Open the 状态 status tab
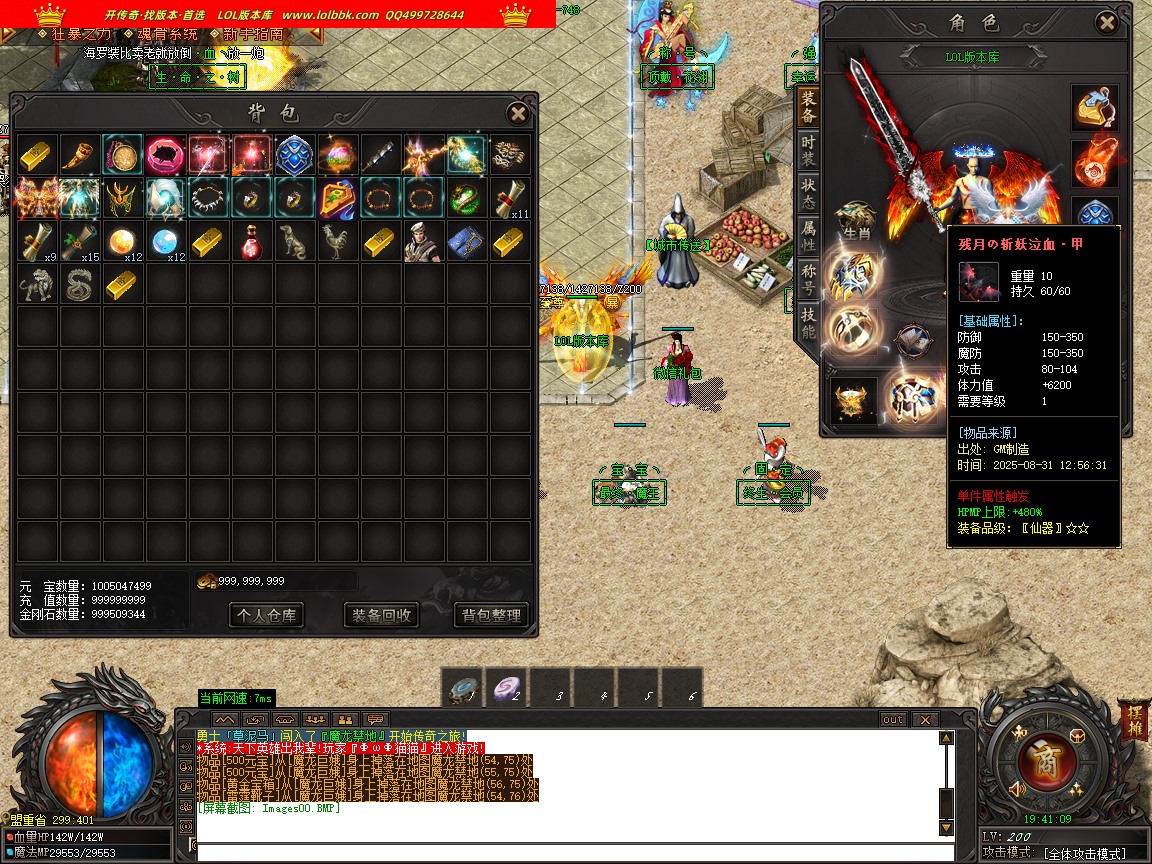The width and height of the screenshot is (1152, 864). tap(808, 194)
